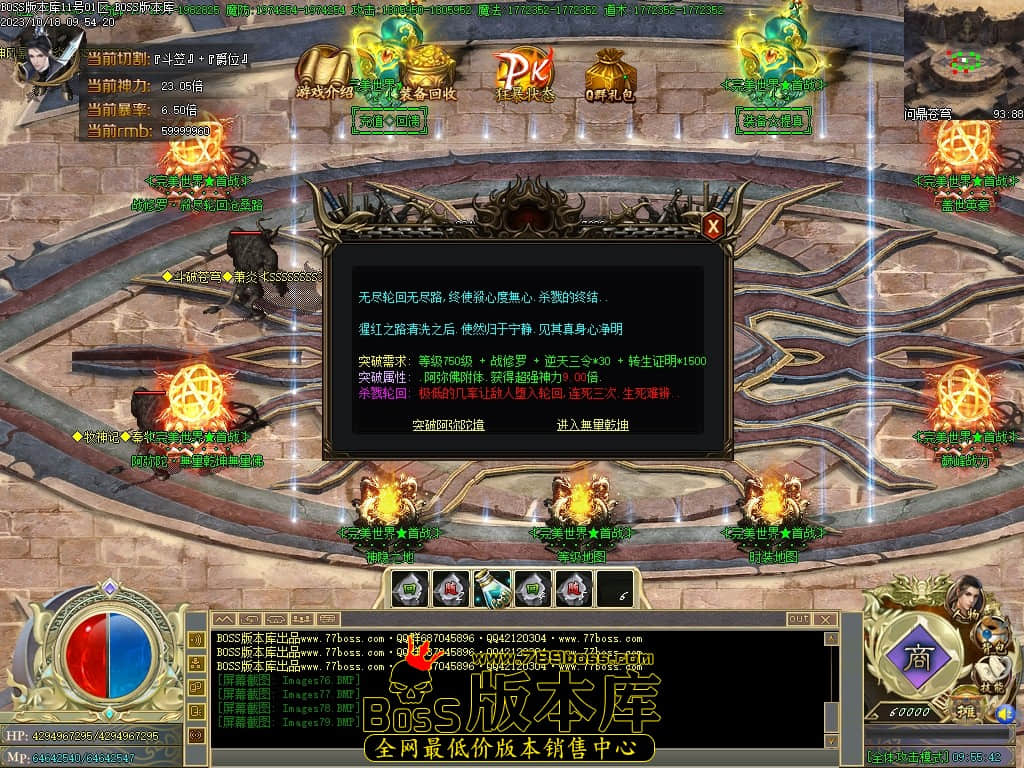Close the dialogue window with the red X
The image size is (1024, 768).
click(x=713, y=226)
